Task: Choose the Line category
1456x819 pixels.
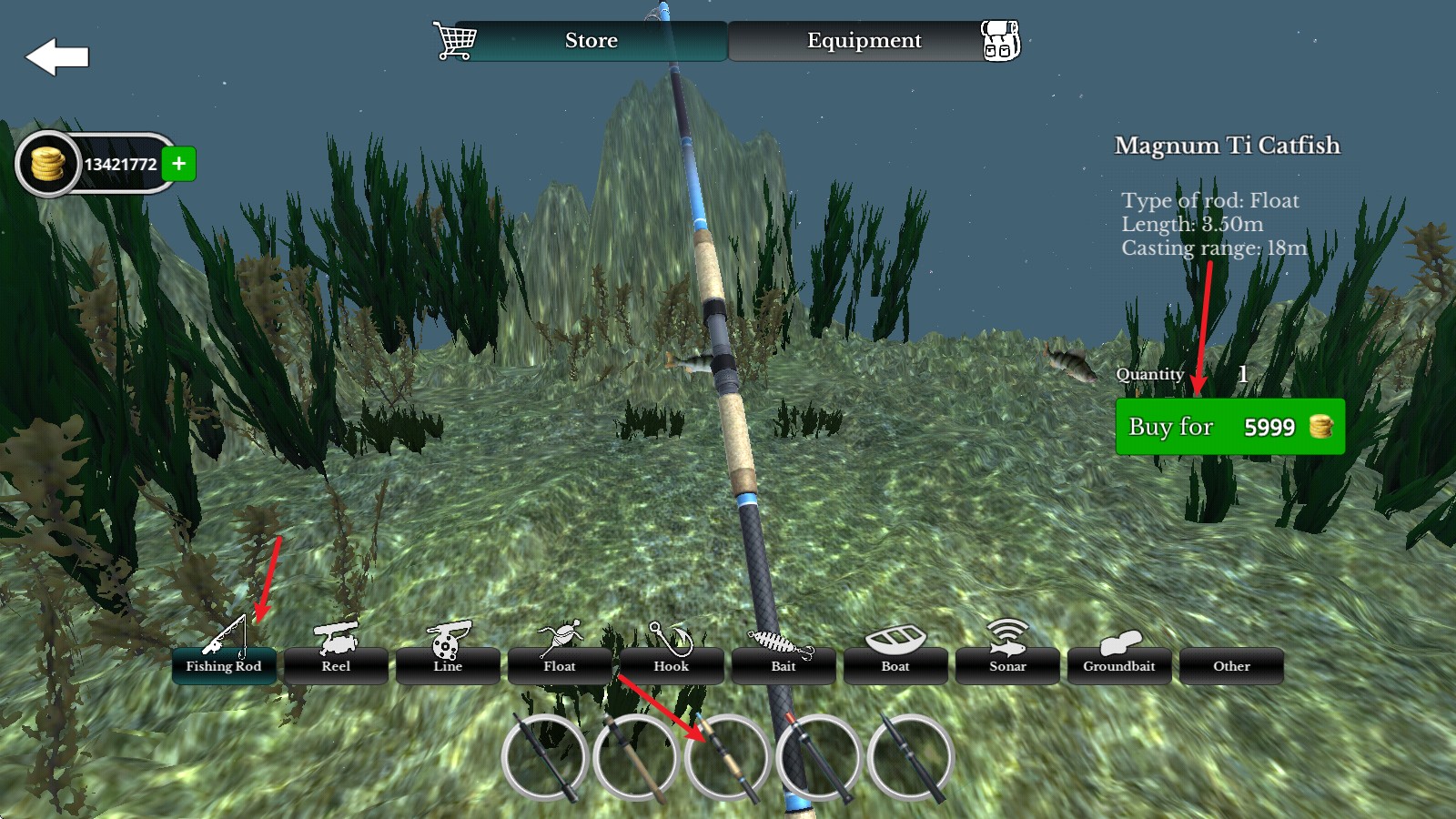Action: click(x=448, y=665)
